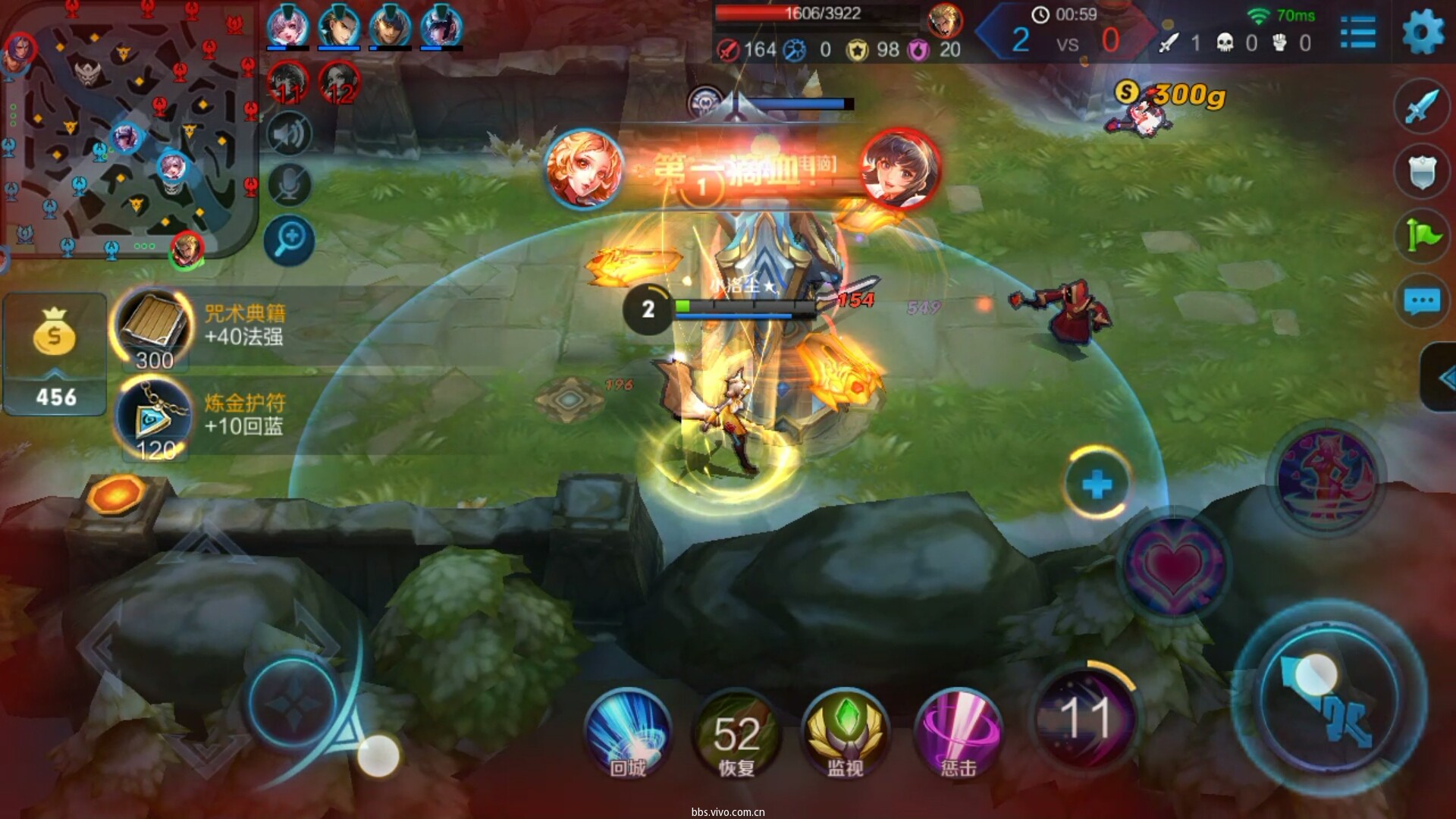Upgrade skill with the blue plus button

(1097, 484)
